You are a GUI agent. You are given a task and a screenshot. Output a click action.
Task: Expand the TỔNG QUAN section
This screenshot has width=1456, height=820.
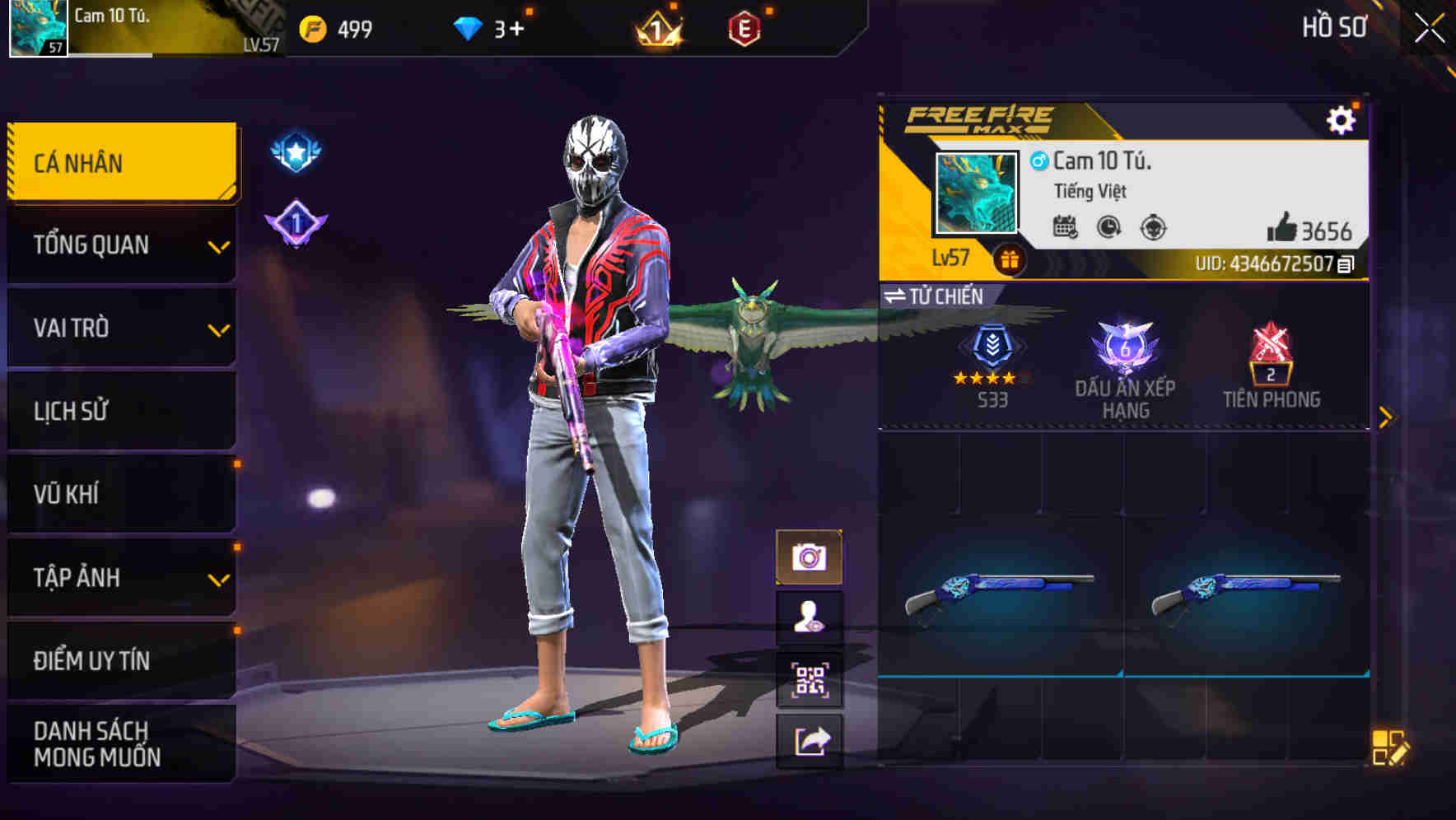pos(120,245)
